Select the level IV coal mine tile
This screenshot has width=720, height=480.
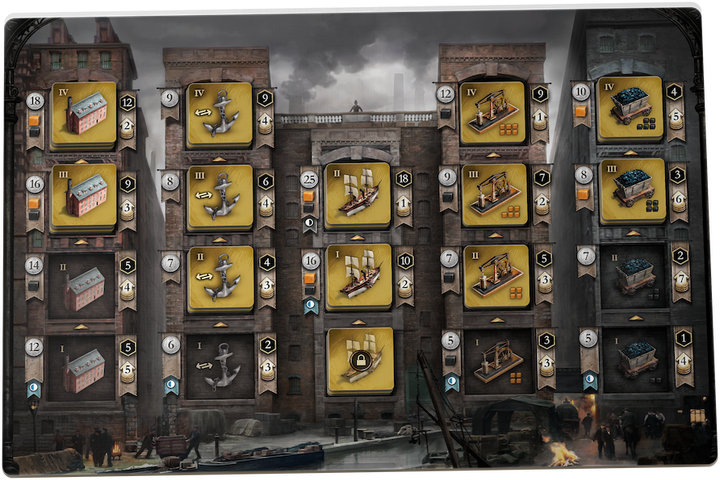pyautogui.click(x=630, y=108)
